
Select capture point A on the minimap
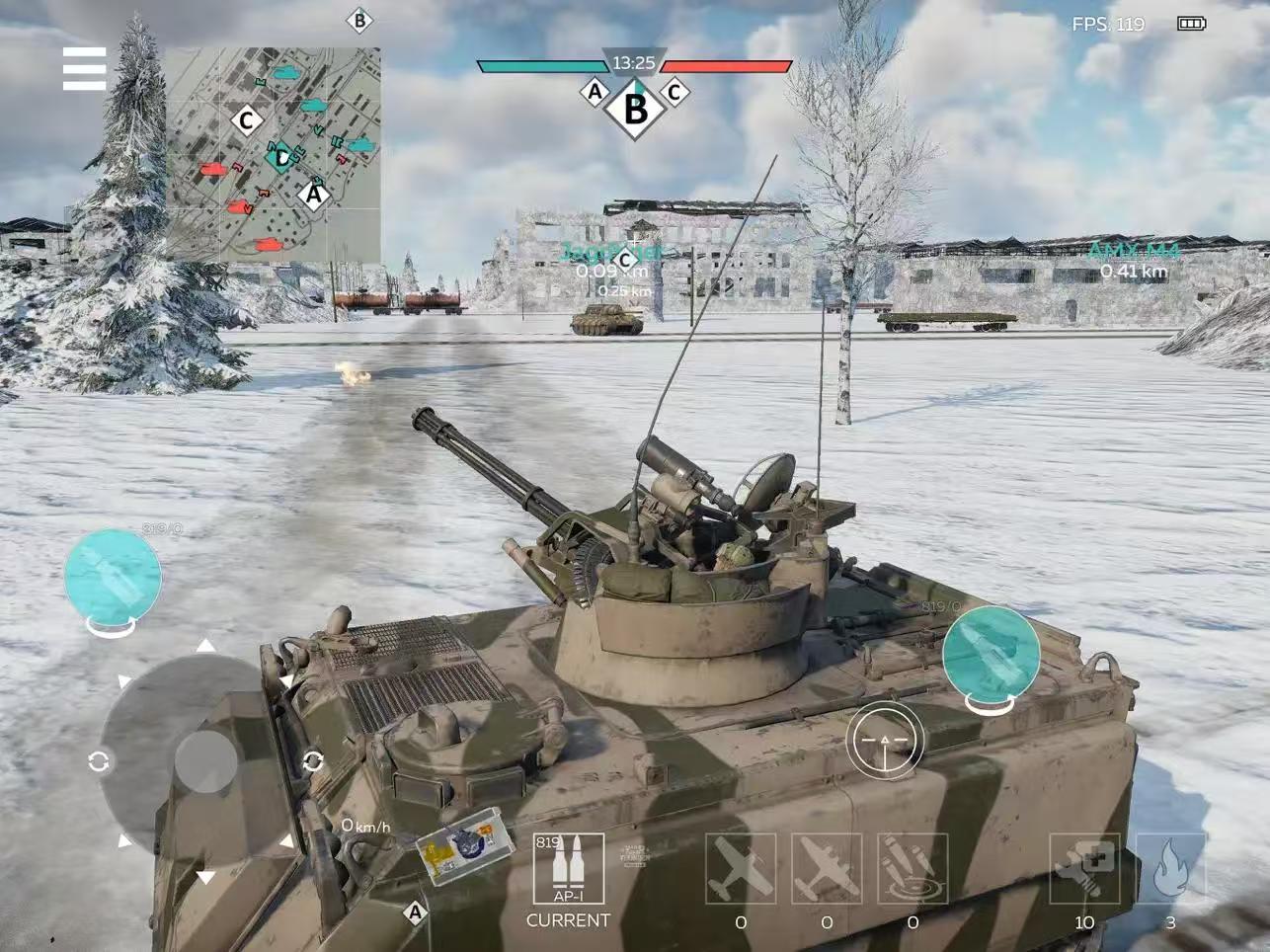click(x=314, y=194)
